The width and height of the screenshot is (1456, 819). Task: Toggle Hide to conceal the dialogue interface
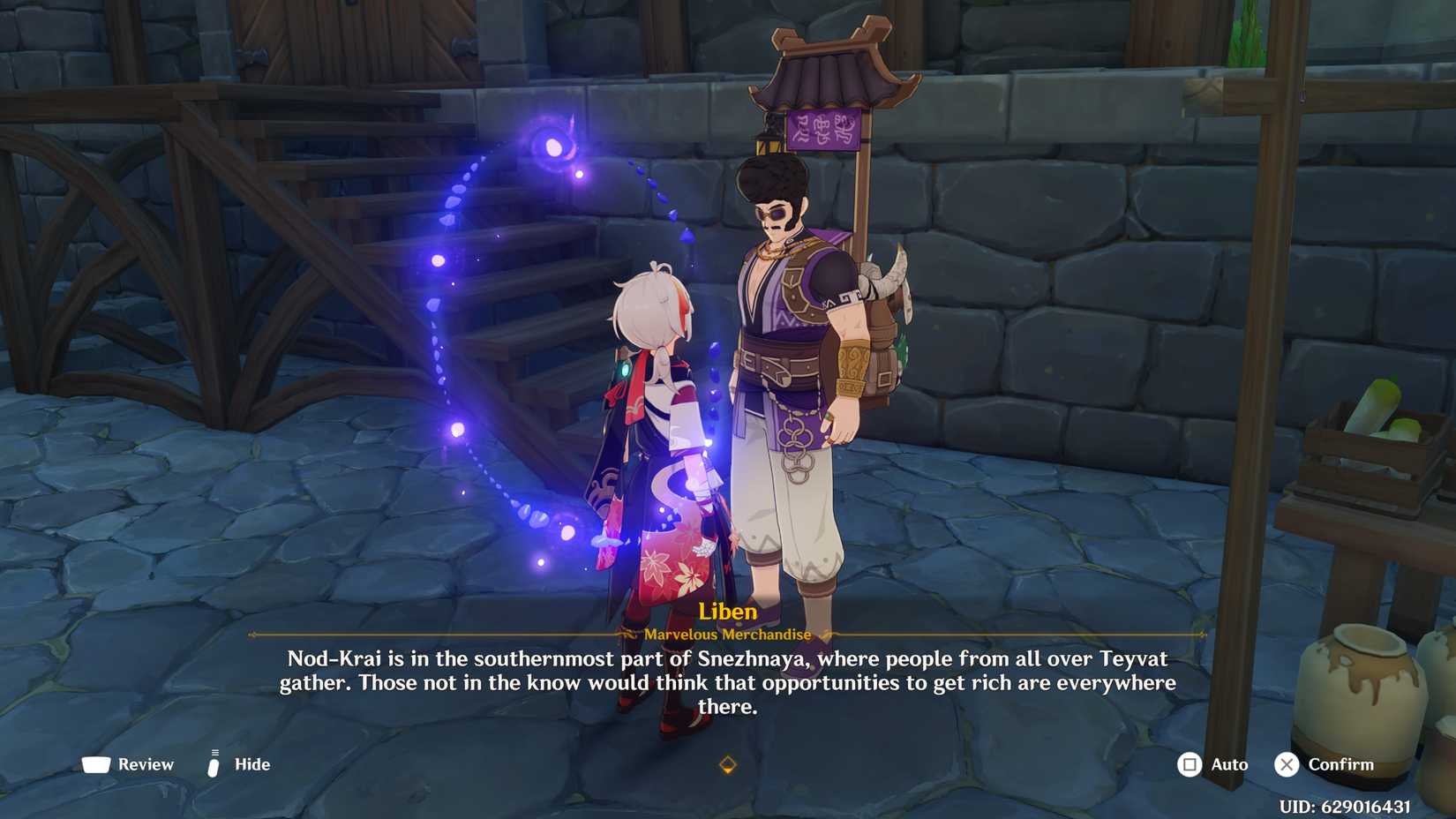pyautogui.click(x=250, y=764)
